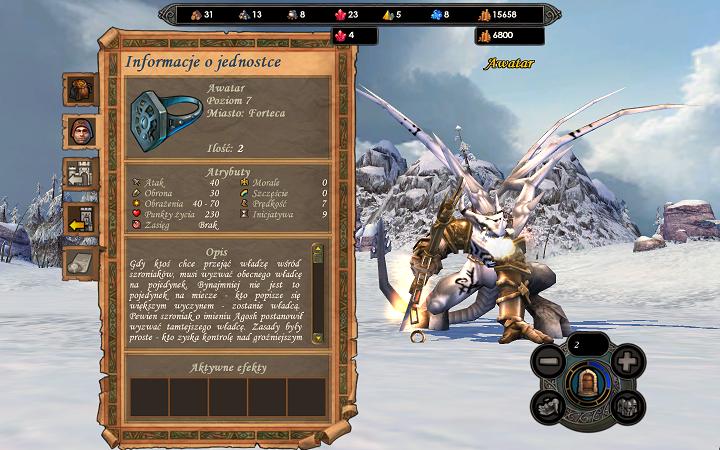720x450 pixels.
Task: Click the minus button to decrease quantity
Action: (x=547, y=360)
